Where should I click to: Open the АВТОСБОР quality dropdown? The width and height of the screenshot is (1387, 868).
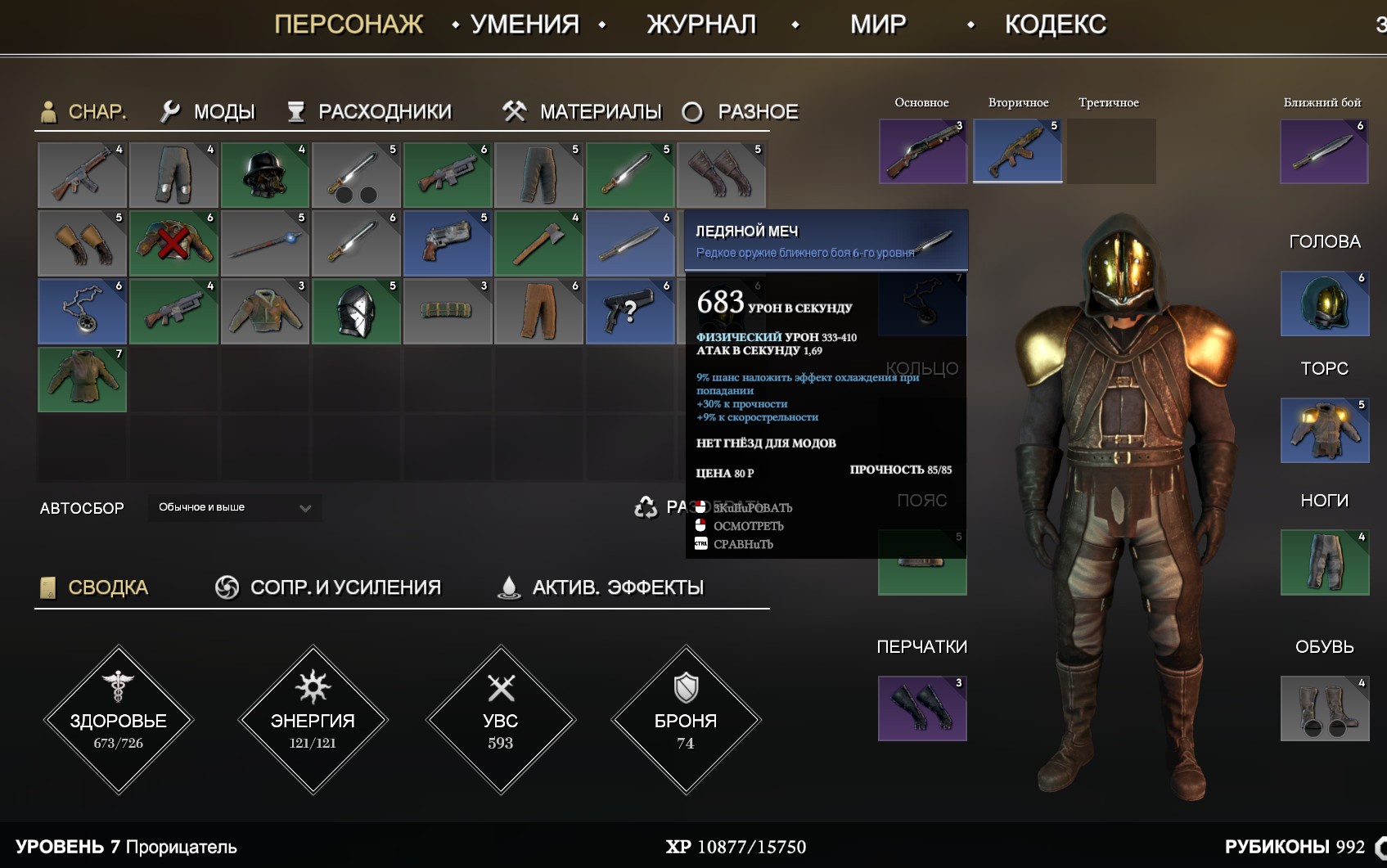(235, 508)
